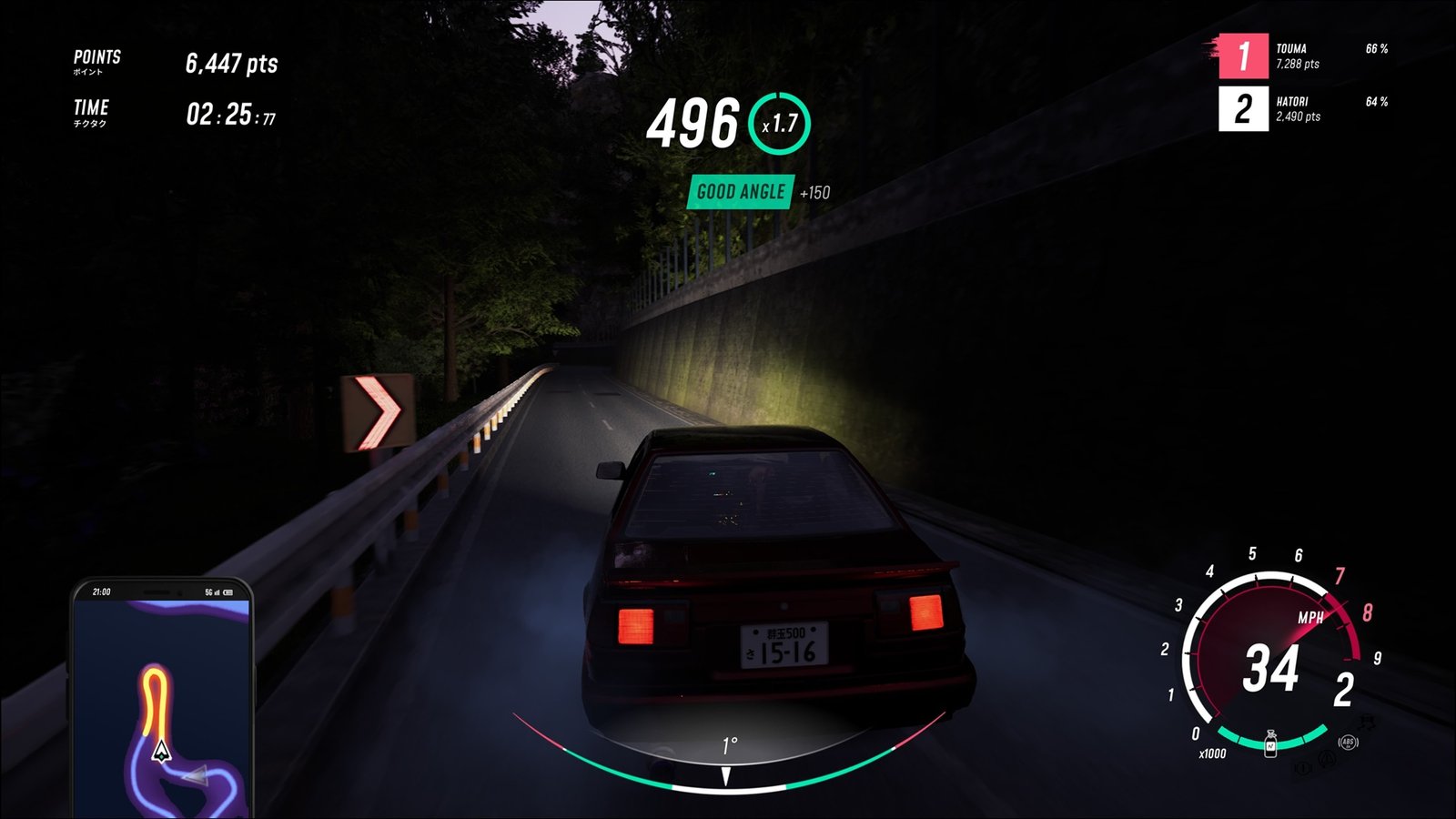Screen dimensions: 1456x819
Task: Click the ABS indicator icon
Action: [1349, 743]
